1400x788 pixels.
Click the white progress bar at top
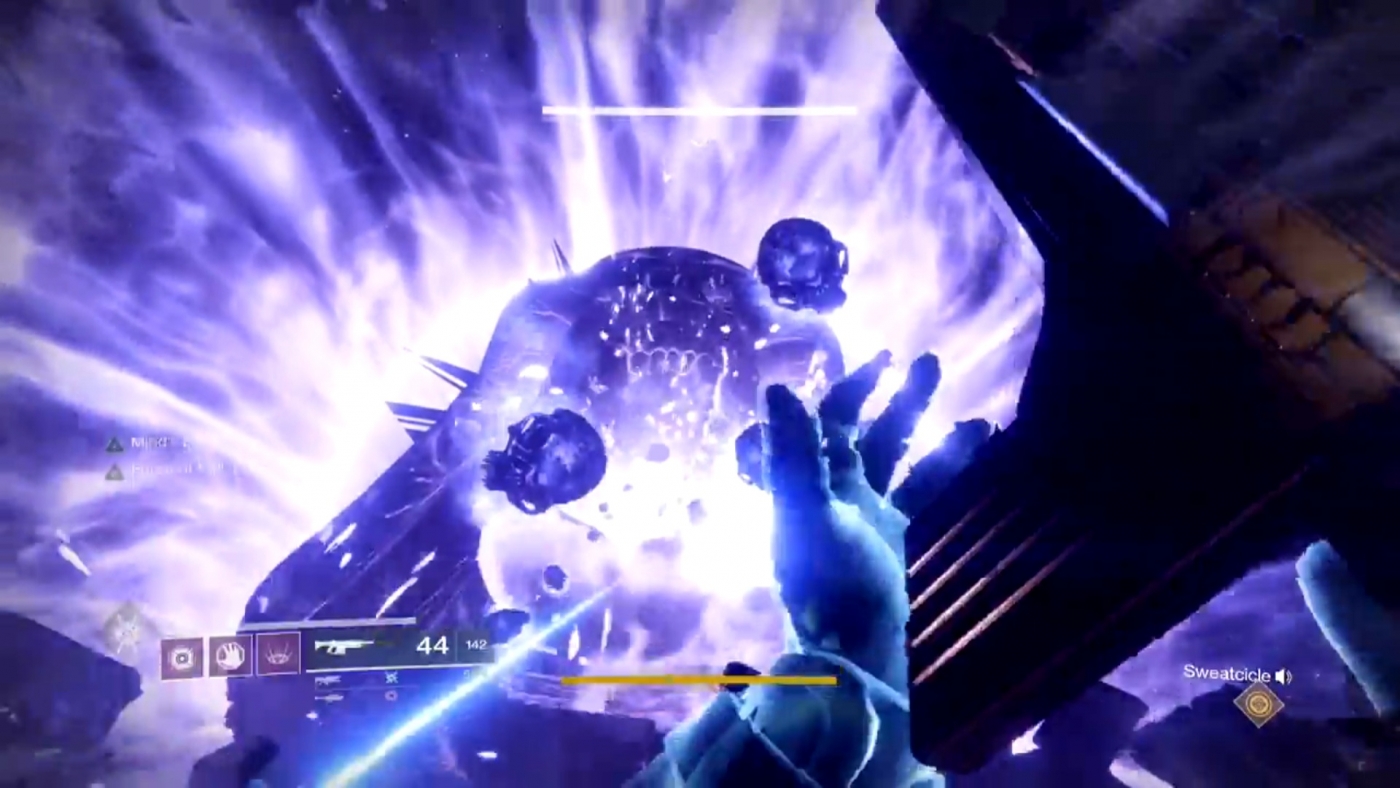click(x=700, y=110)
